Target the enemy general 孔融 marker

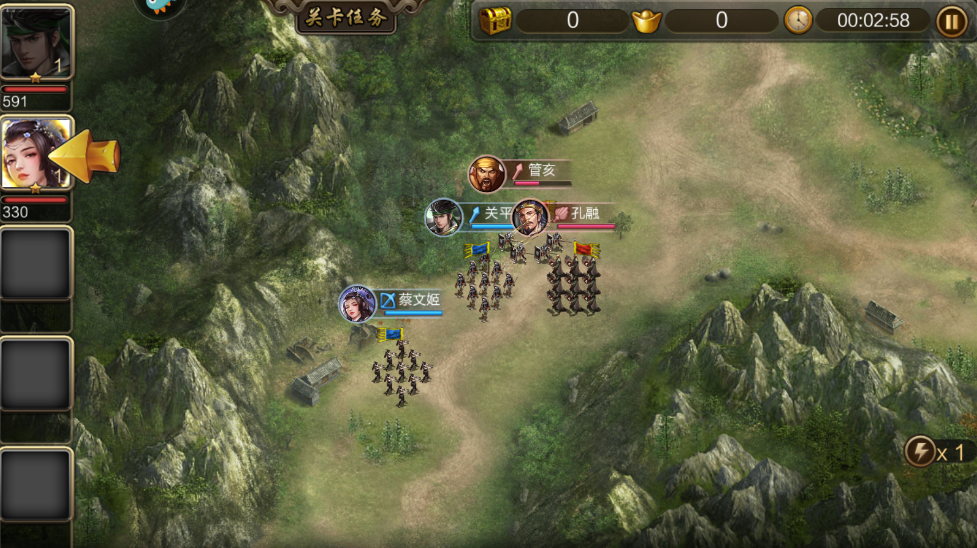530,217
